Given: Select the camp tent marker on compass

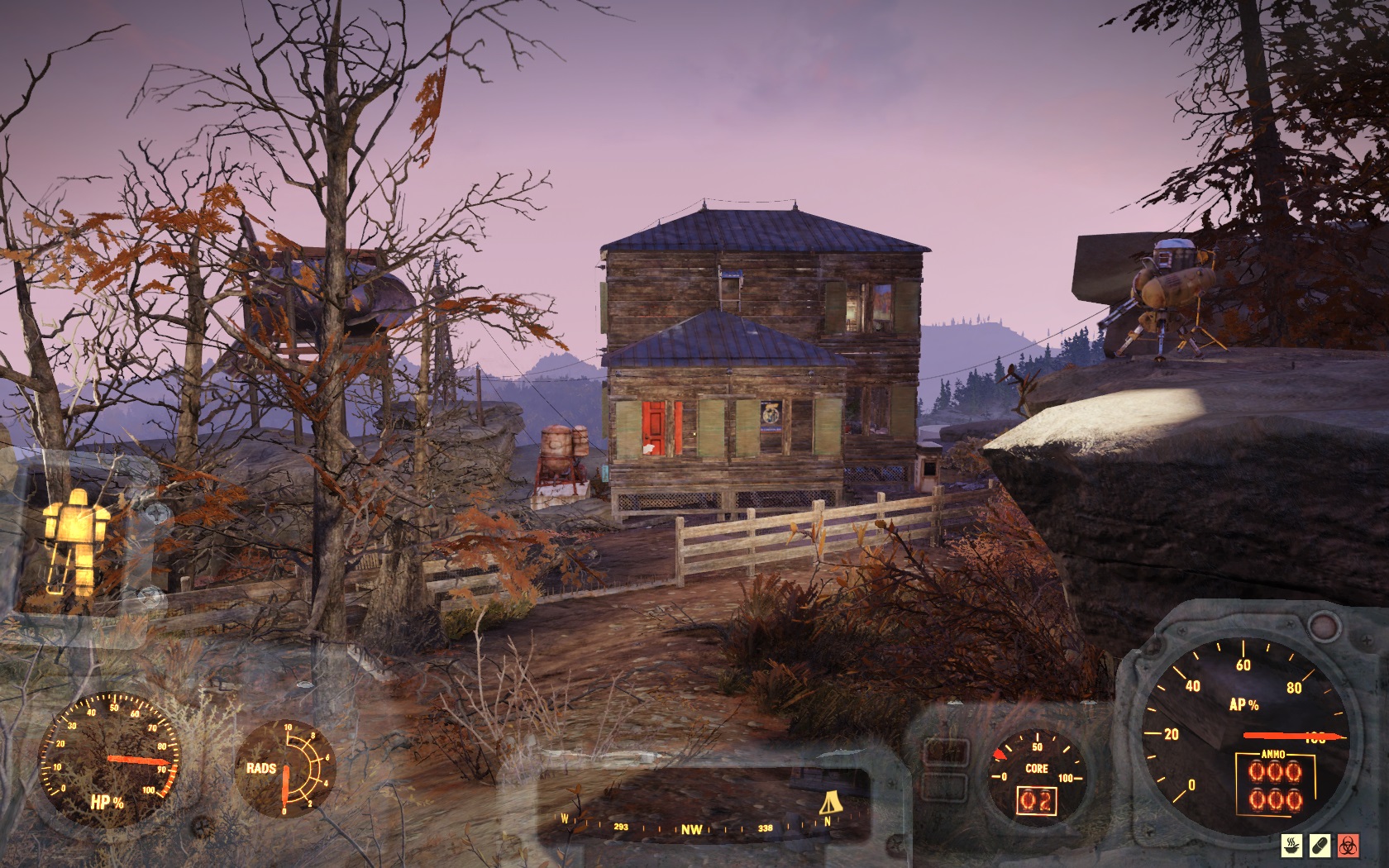Looking at the screenshot, I should 829,803.
